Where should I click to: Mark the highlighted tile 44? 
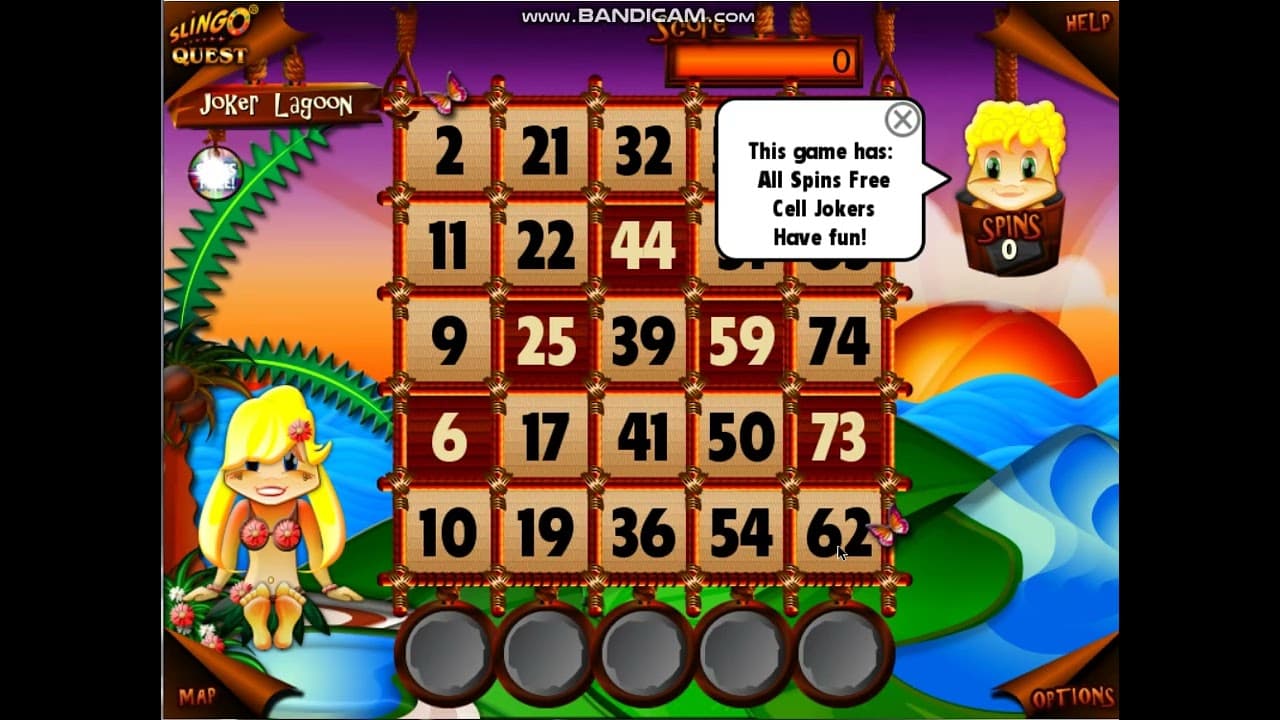click(642, 246)
